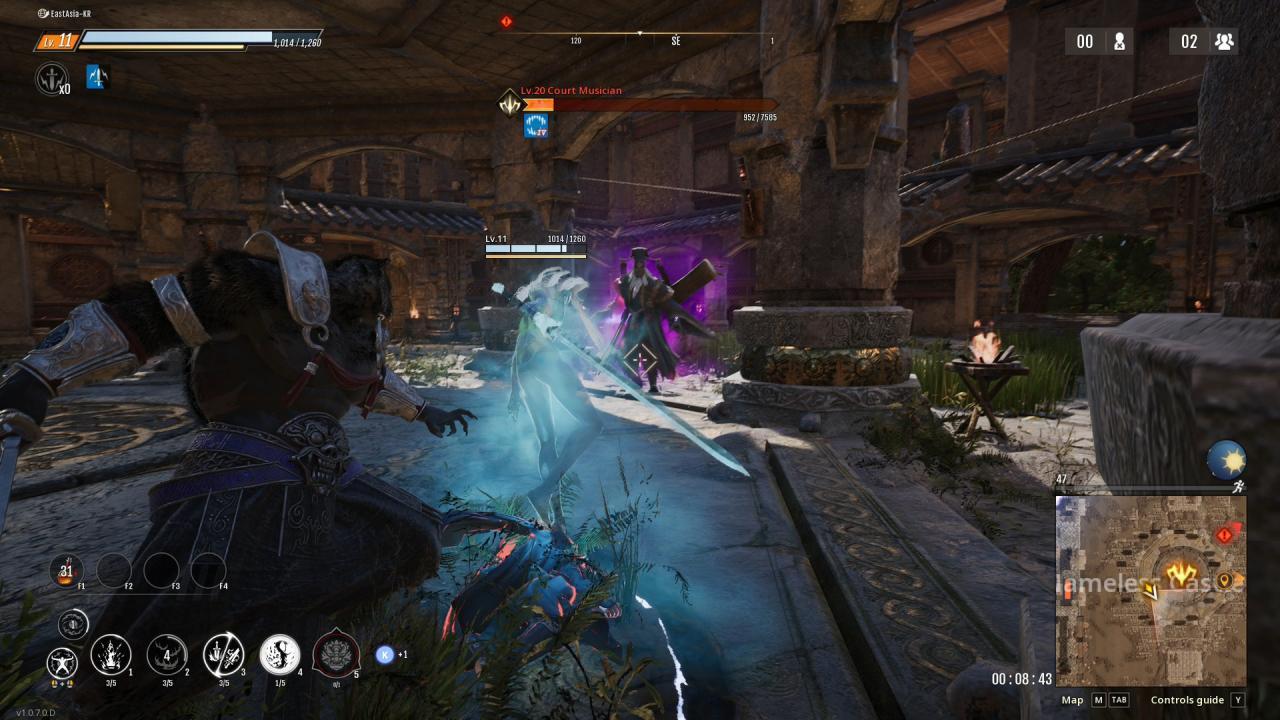Select the crossed-blade skill in slot 3

(x=222, y=655)
